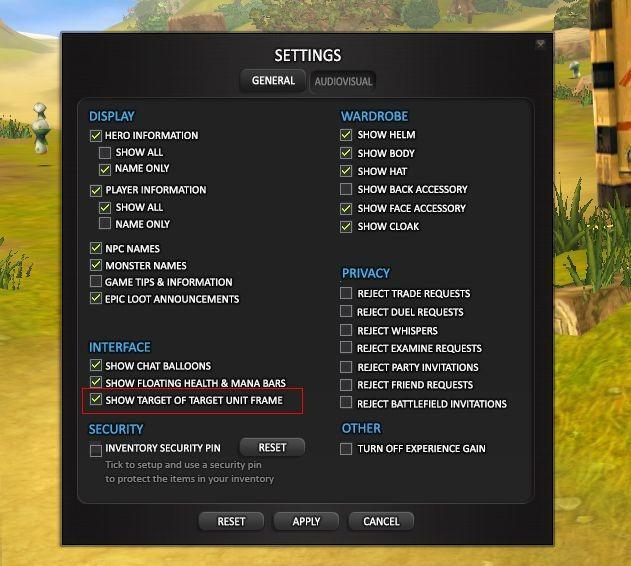Toggle Epic Loot Announcements
This screenshot has height=566, width=631.
click(x=96, y=299)
